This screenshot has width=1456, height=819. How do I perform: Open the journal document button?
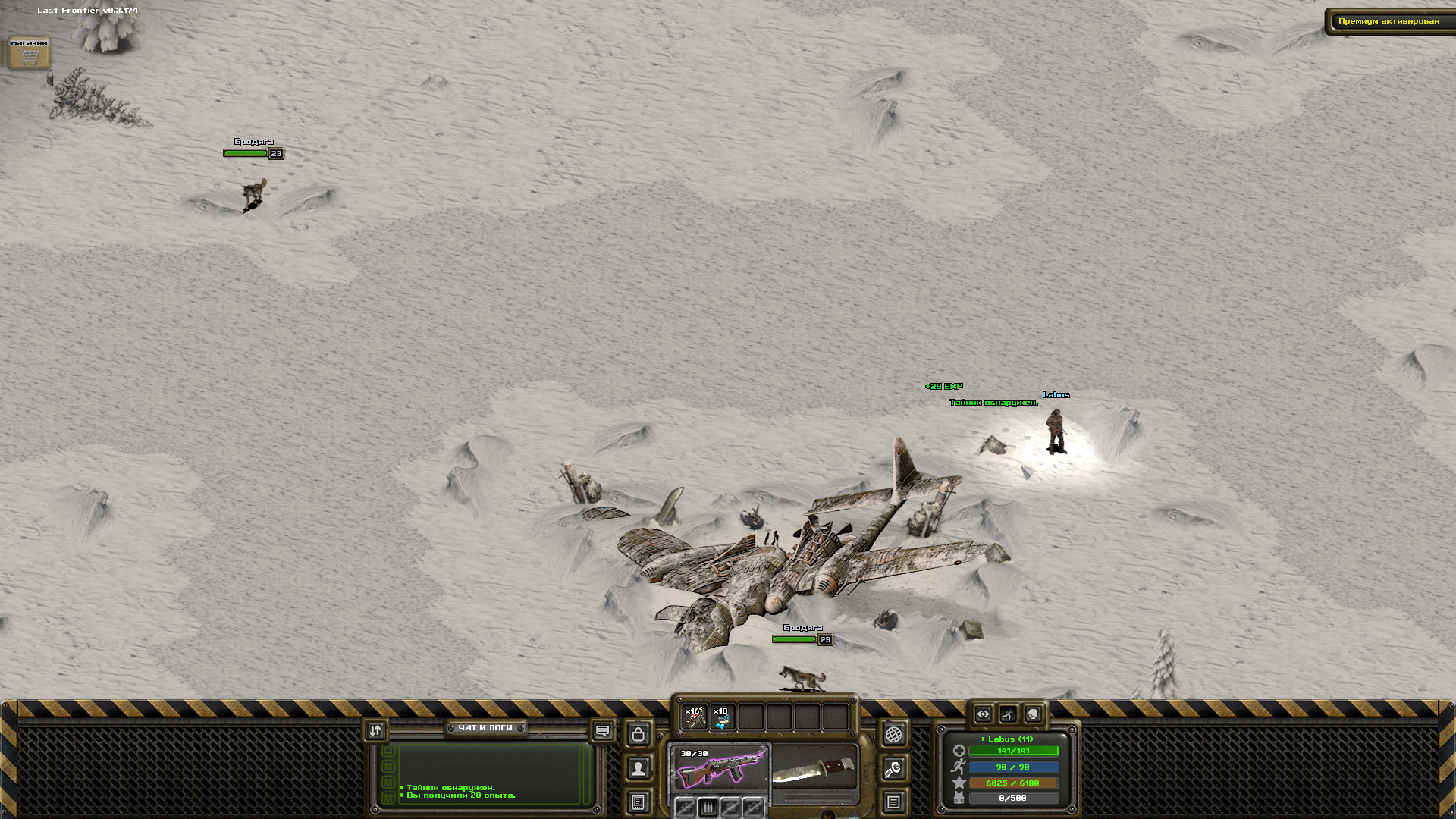point(639,802)
